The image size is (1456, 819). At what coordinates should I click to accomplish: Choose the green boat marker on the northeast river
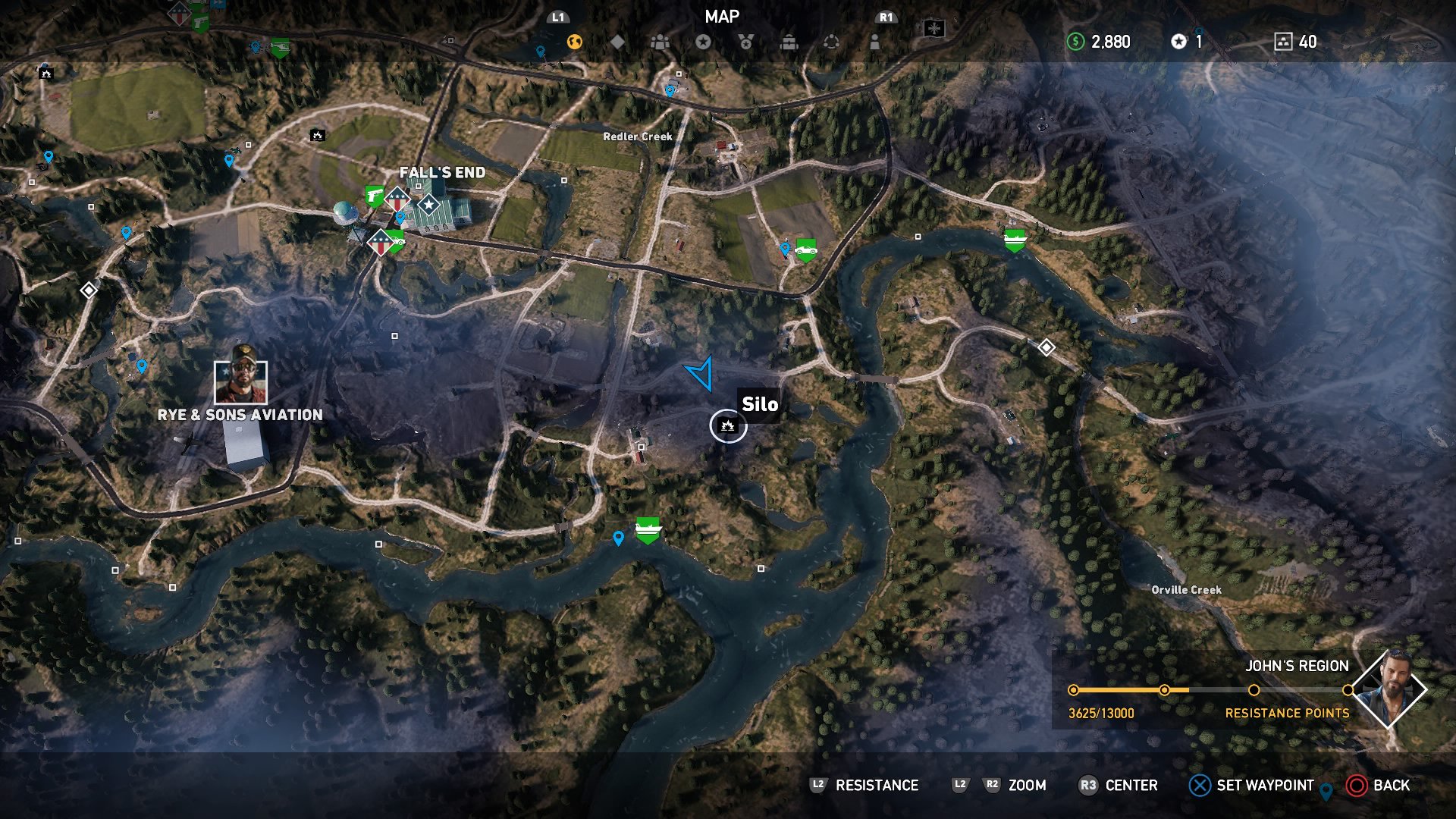coord(1015,240)
